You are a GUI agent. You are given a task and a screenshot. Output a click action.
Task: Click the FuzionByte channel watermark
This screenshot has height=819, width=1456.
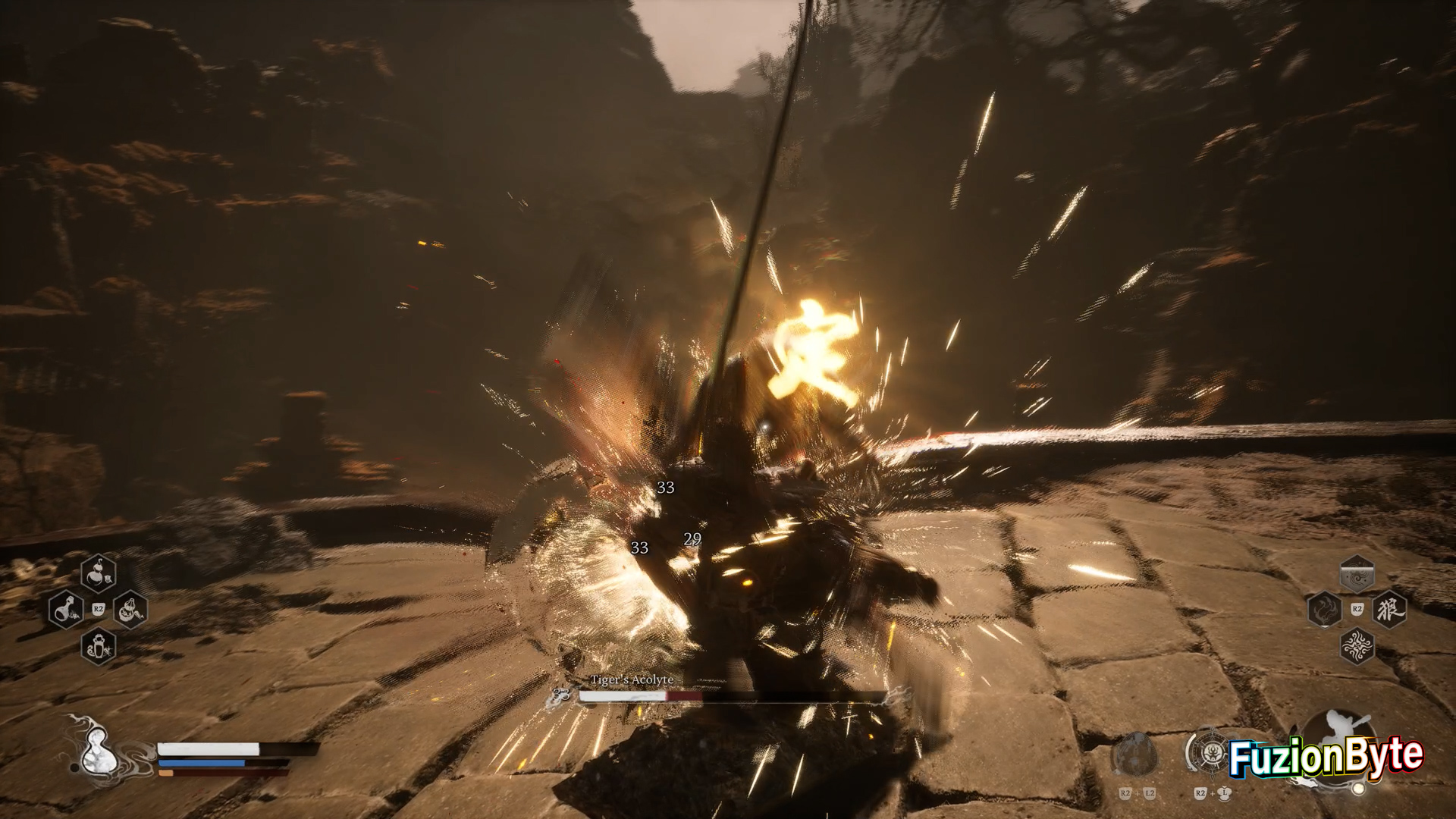pyautogui.click(x=1326, y=757)
